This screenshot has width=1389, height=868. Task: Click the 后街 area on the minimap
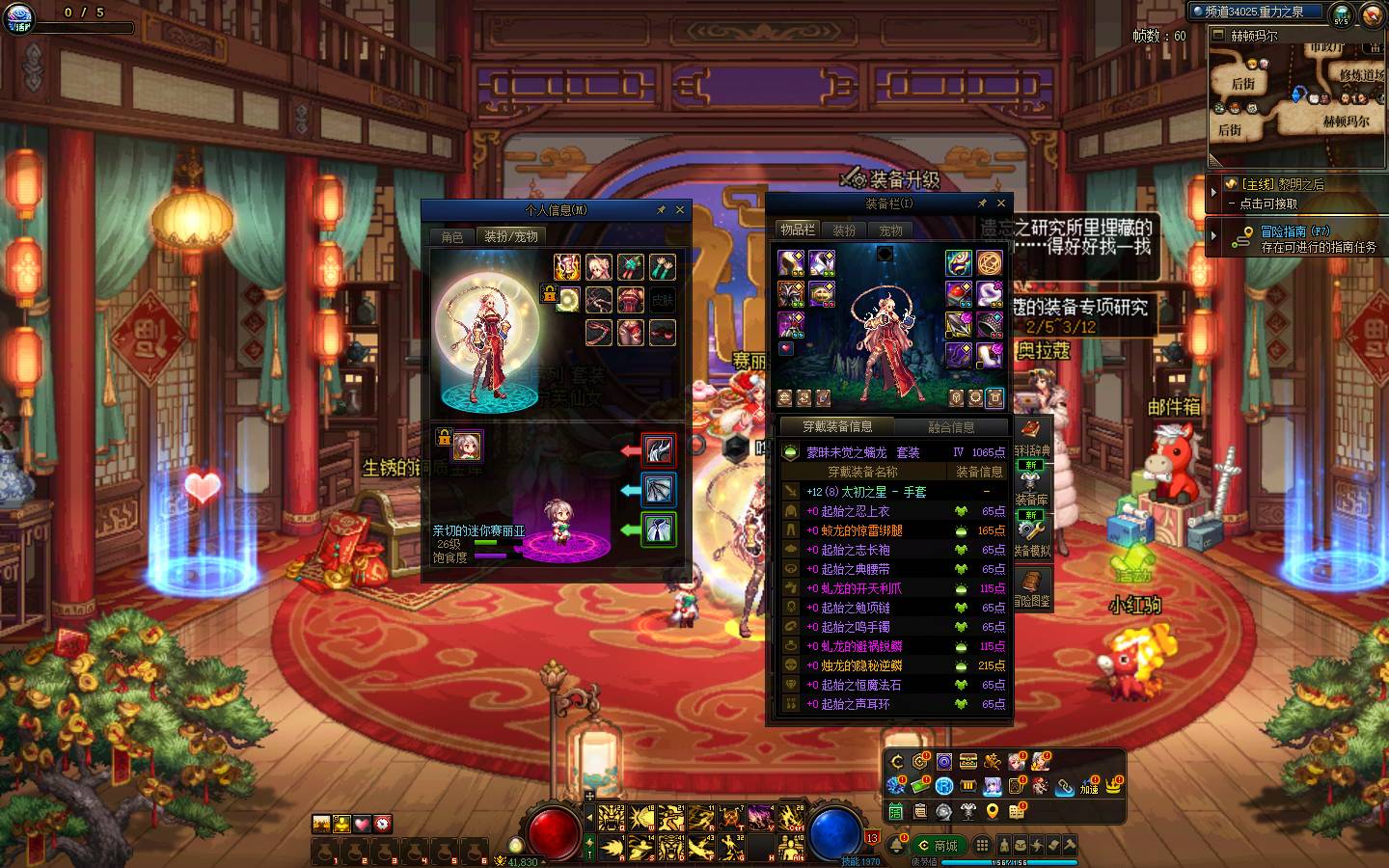pos(1242,84)
